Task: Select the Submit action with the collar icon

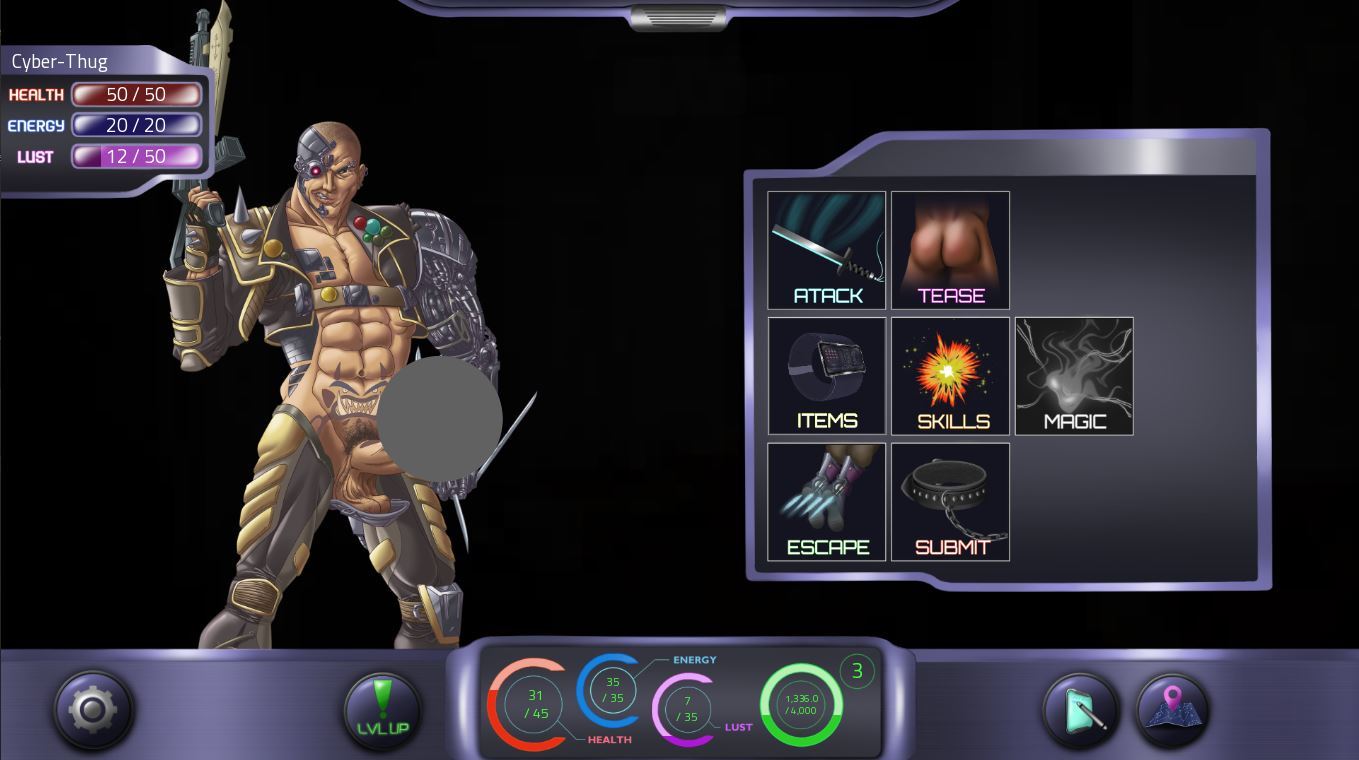Action: [949, 501]
